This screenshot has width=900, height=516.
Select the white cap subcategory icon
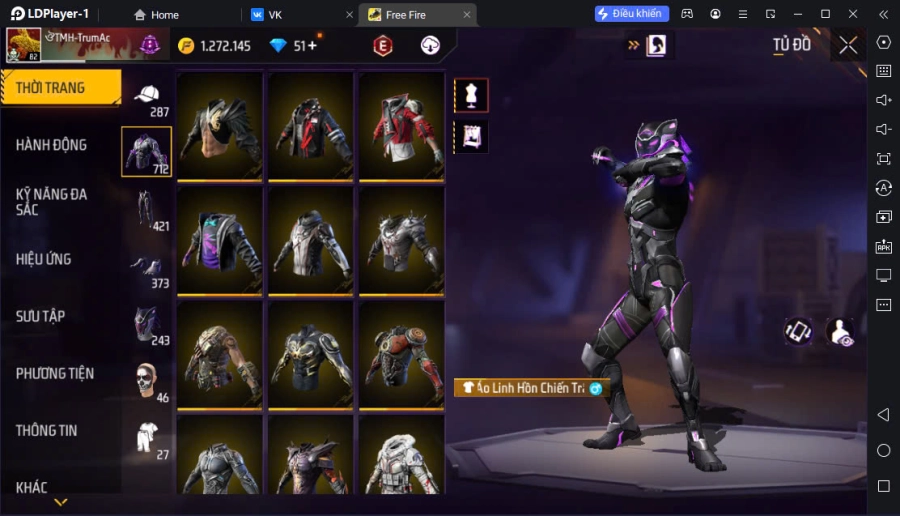point(147,94)
